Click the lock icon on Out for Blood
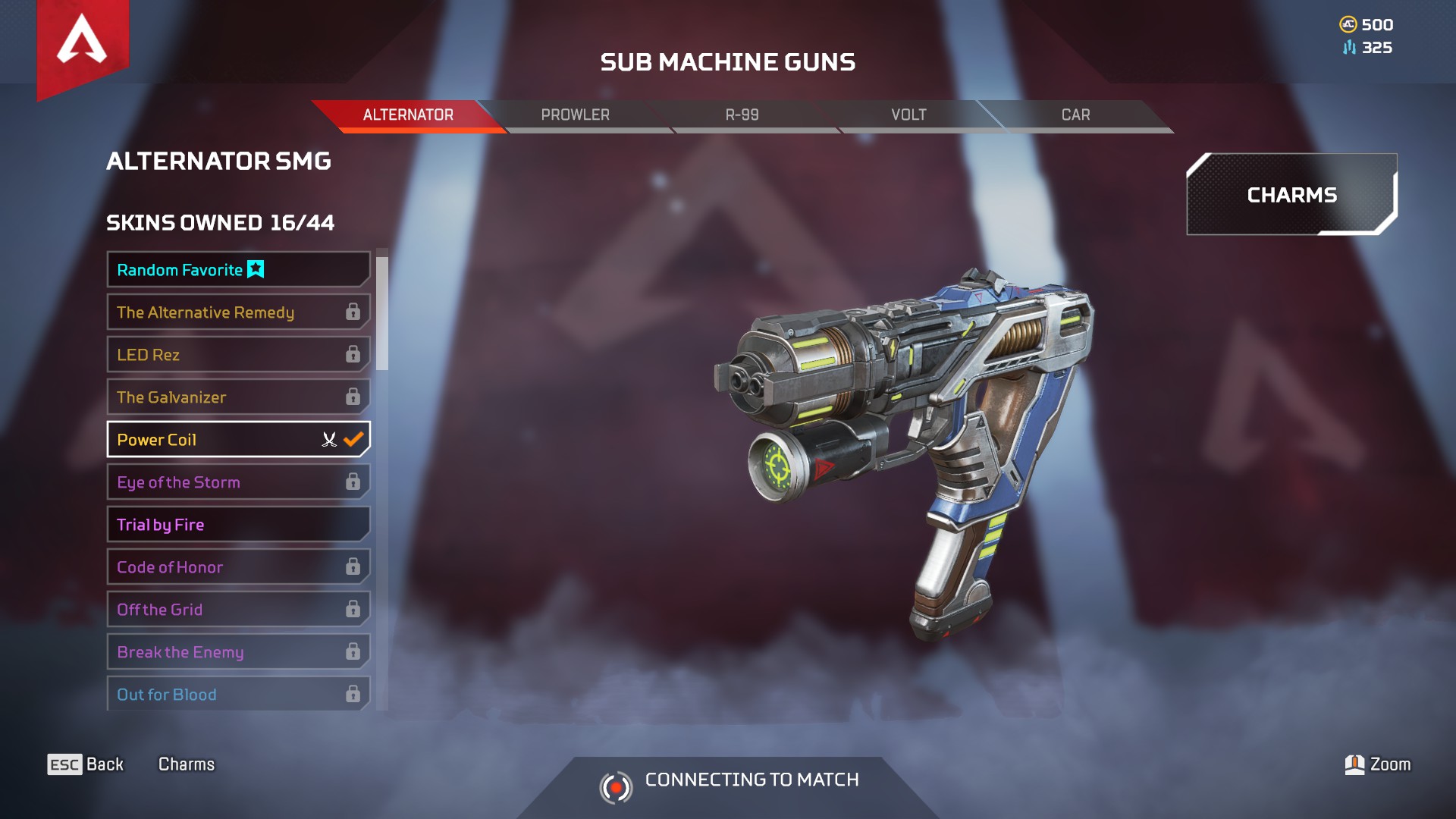Viewport: 1456px width, 819px height. point(352,693)
